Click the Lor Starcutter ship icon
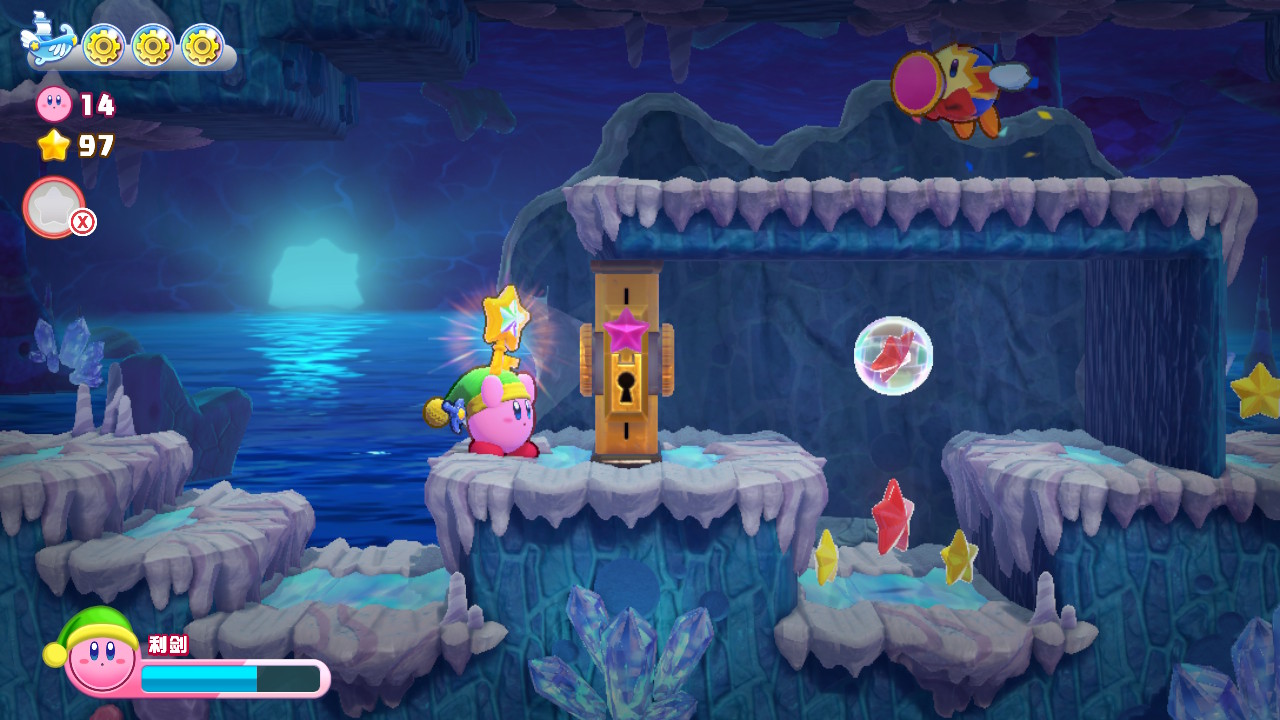 pyautogui.click(x=48, y=43)
